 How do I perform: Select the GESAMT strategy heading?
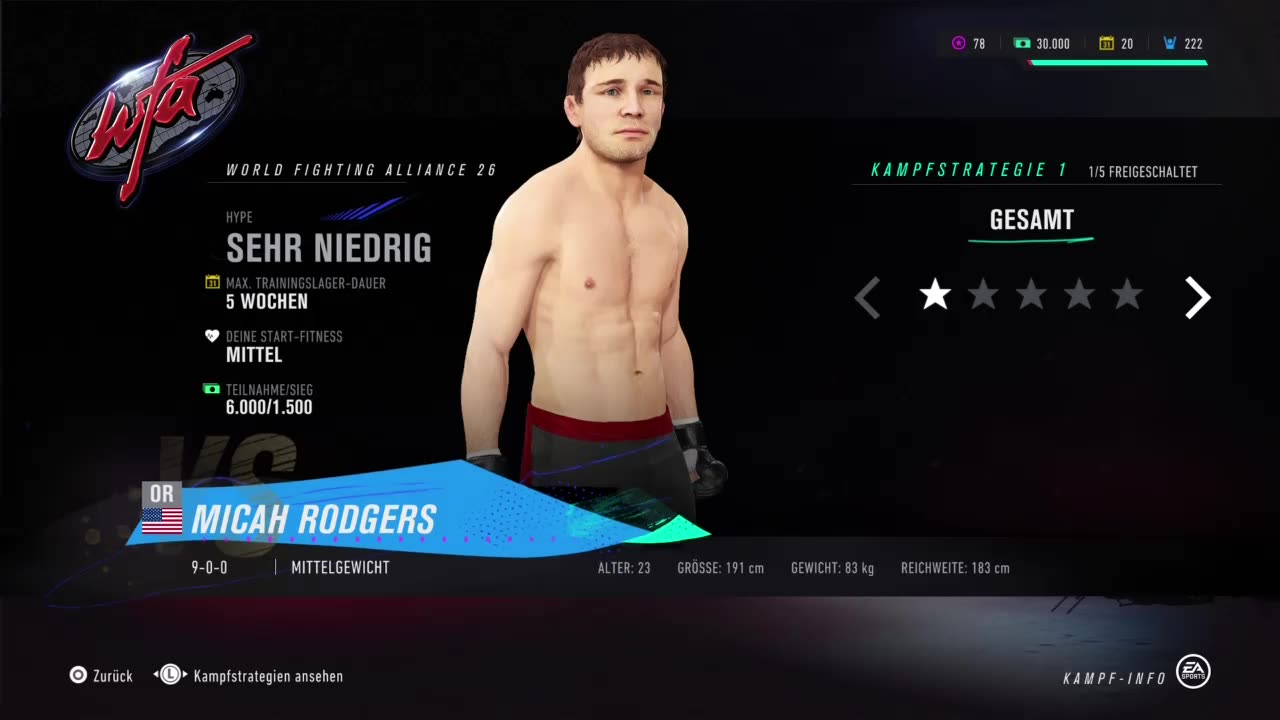pyautogui.click(x=1031, y=221)
